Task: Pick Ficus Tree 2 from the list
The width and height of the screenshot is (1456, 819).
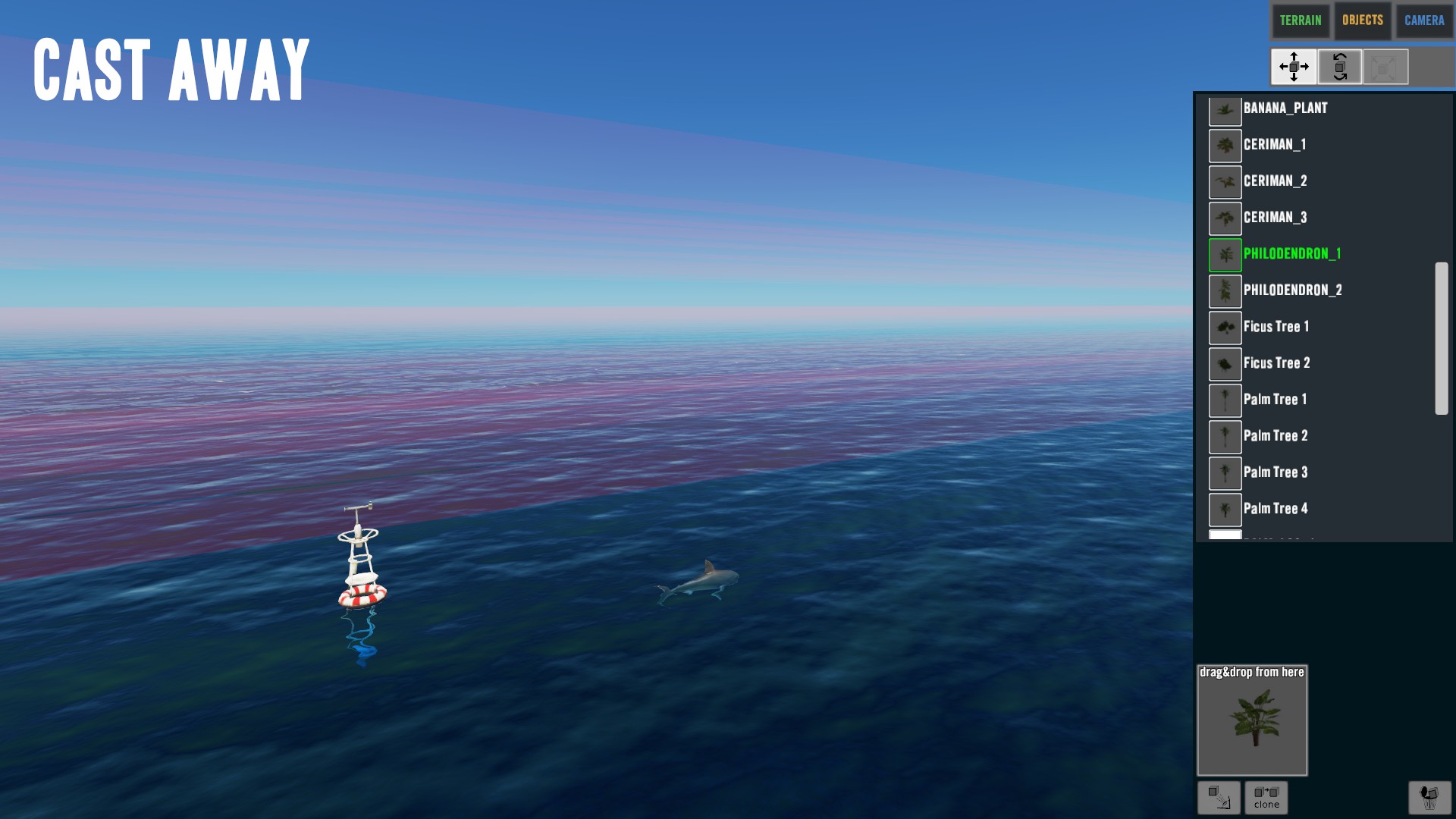Action: (x=1276, y=363)
